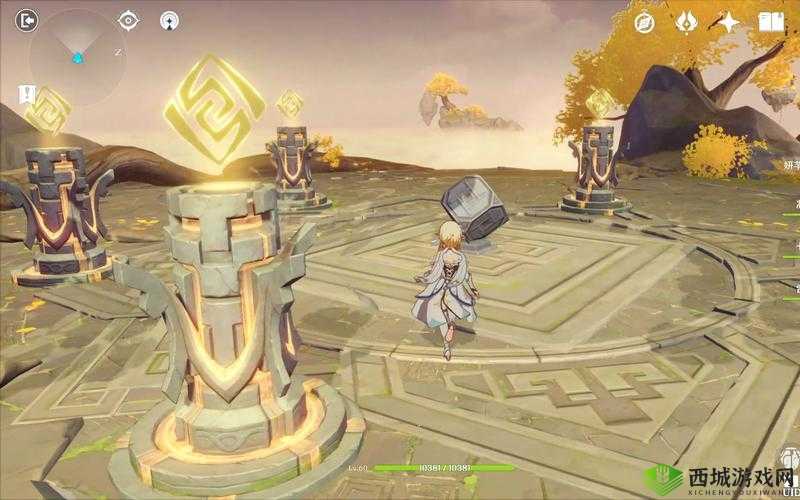Open the winged battle pass icon
Image resolution: width=800 pixels, height=500 pixels.
[x=687, y=22]
